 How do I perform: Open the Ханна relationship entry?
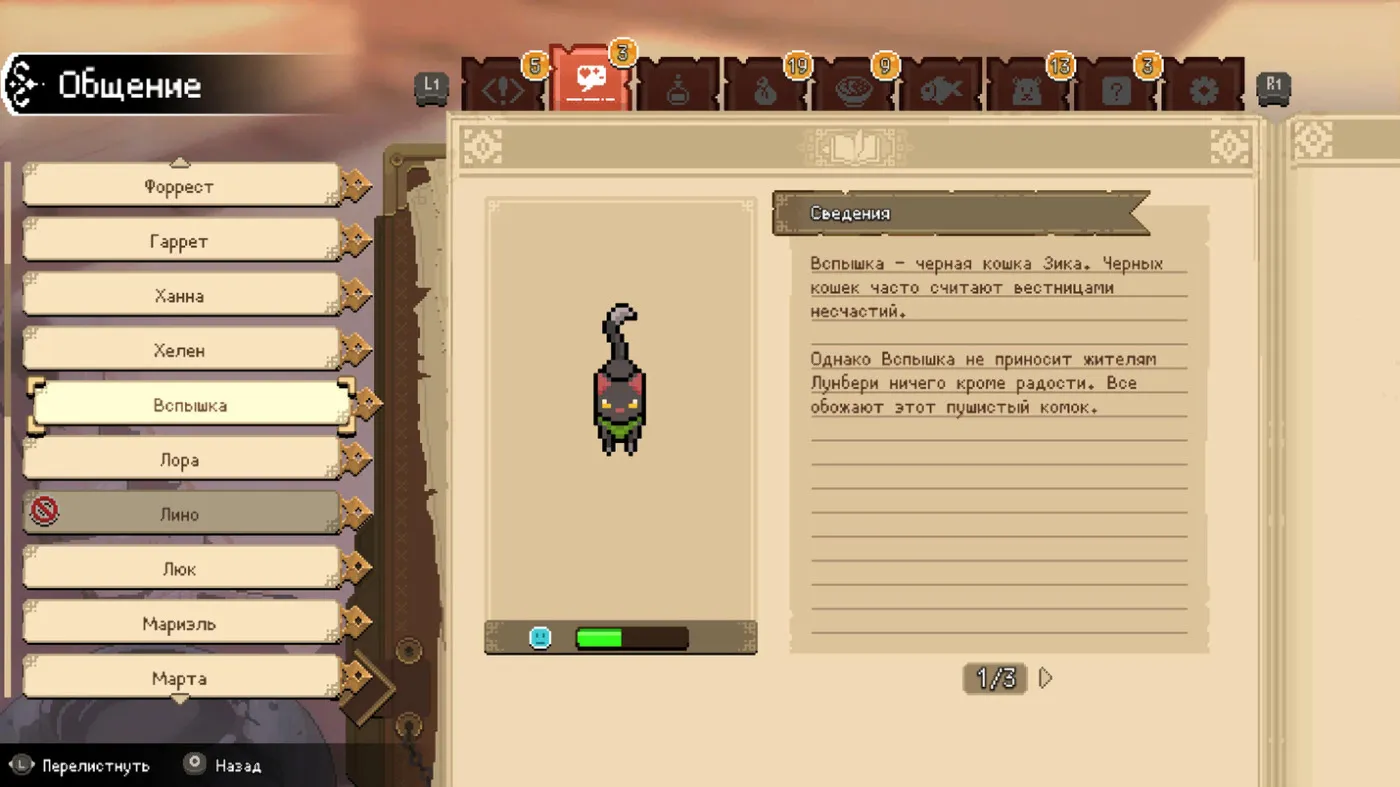180,296
